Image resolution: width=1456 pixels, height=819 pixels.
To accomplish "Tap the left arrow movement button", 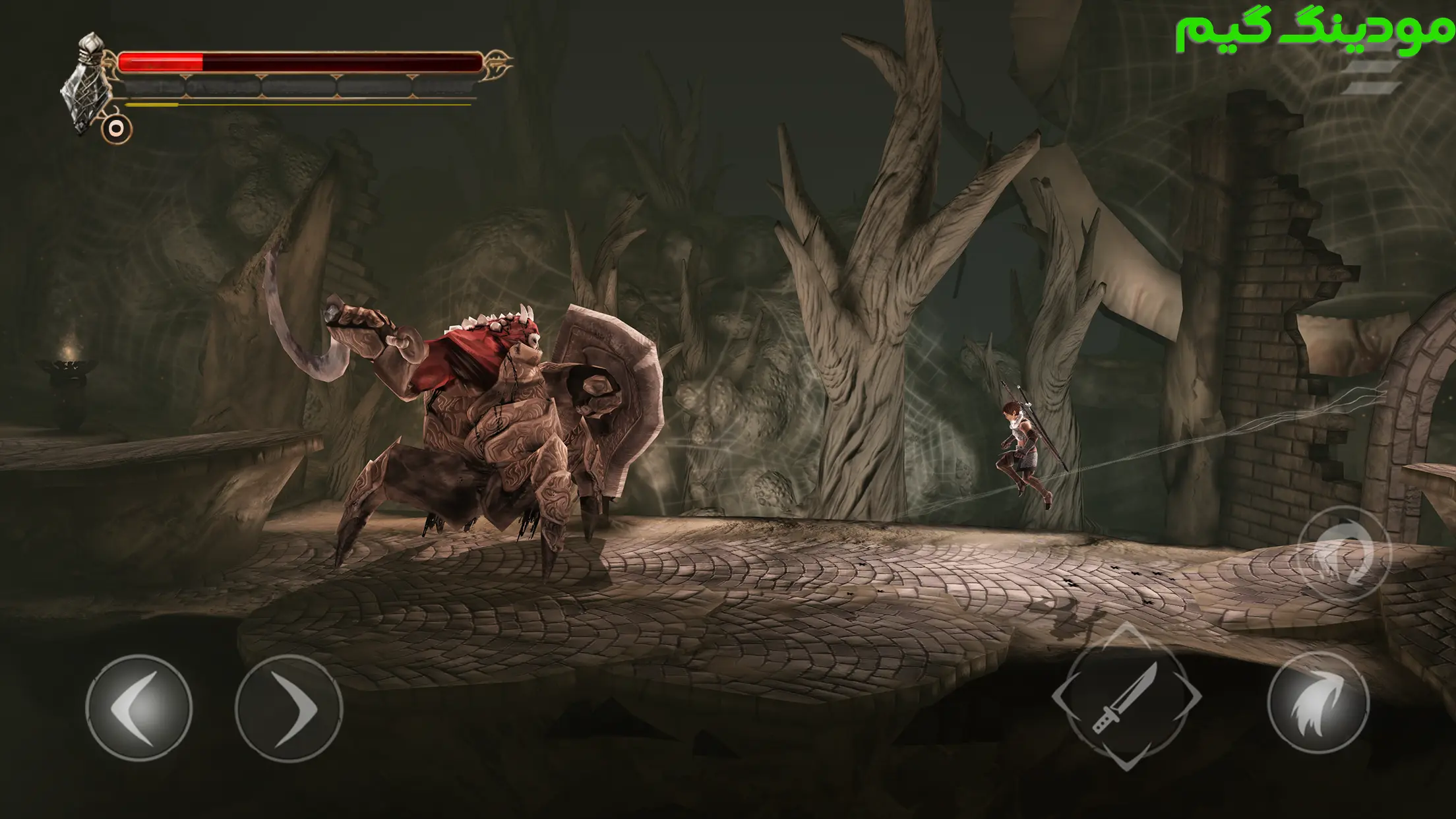I will click(138, 707).
